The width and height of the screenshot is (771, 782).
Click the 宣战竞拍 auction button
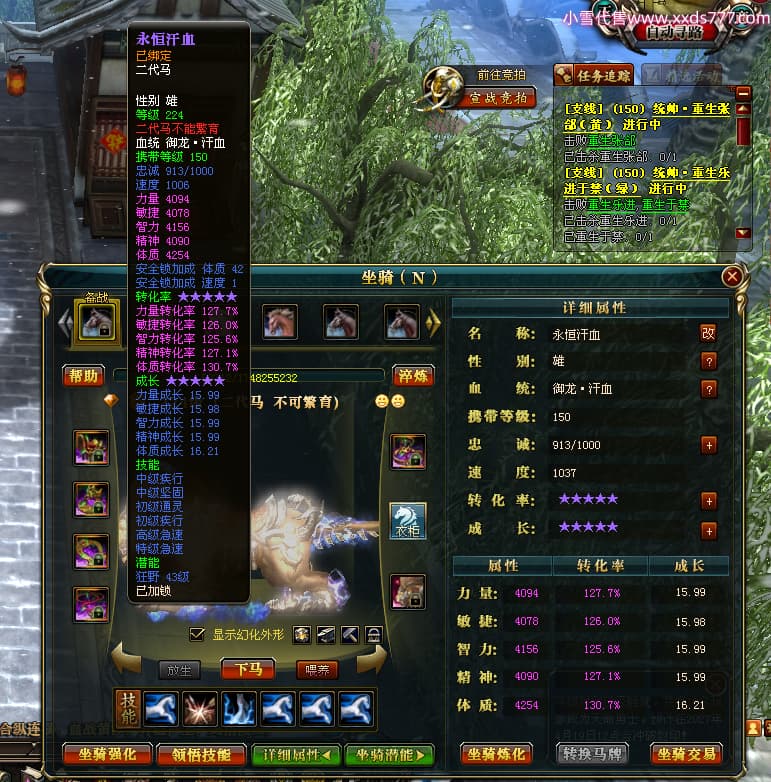(498, 97)
